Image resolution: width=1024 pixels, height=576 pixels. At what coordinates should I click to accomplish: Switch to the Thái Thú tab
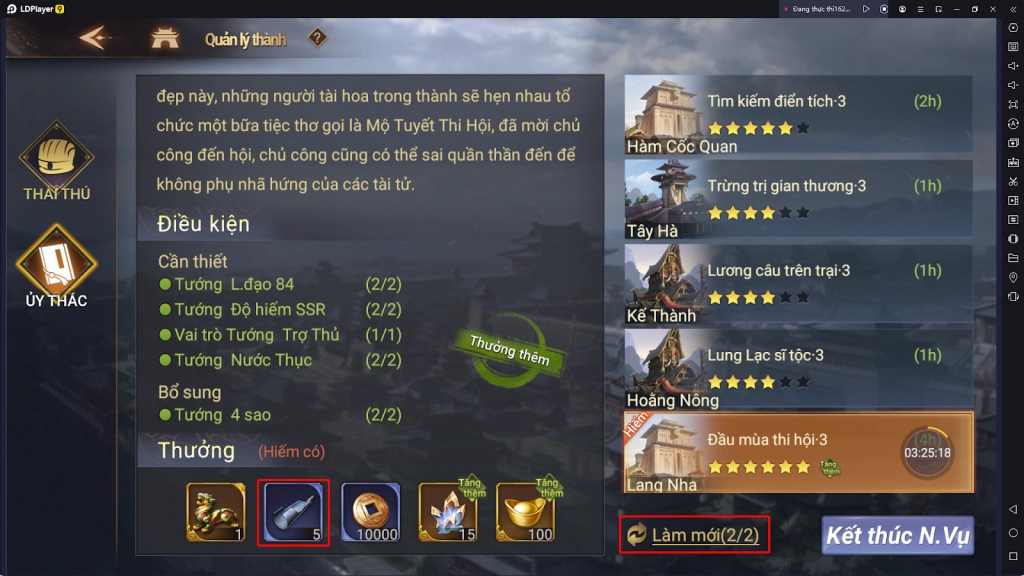(x=57, y=163)
